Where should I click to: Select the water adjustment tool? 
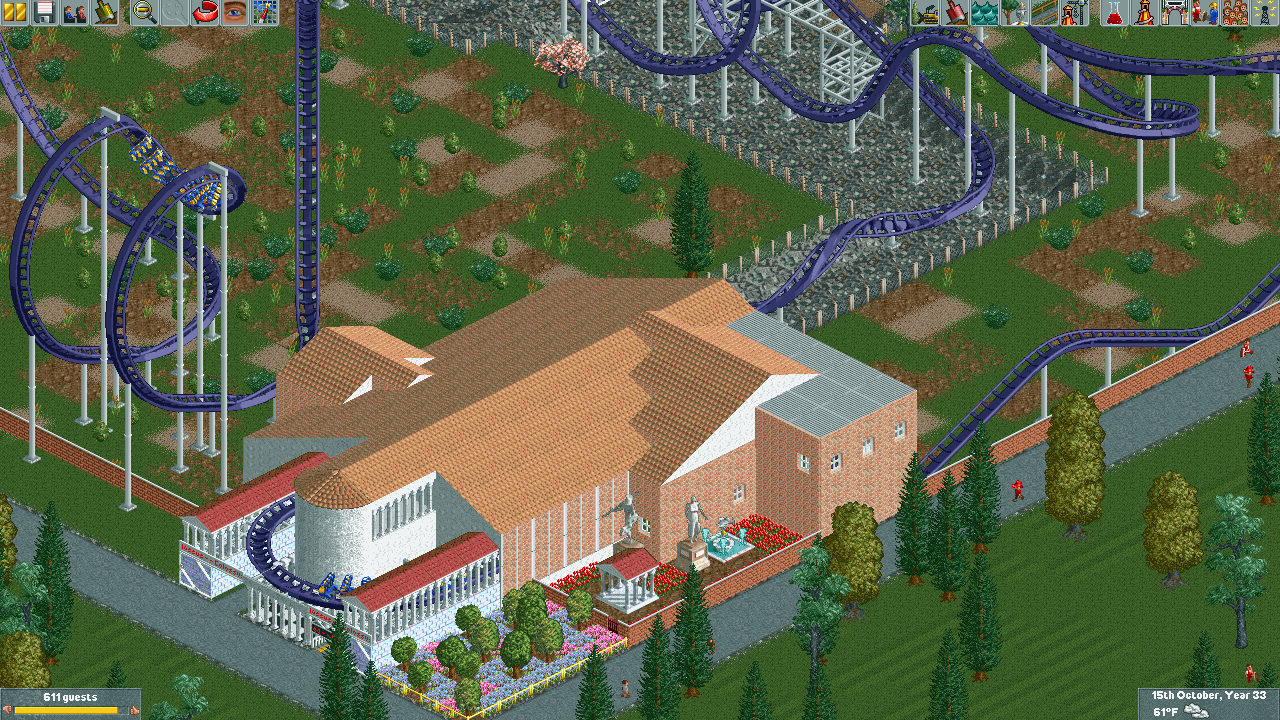pyautogui.click(x=985, y=12)
